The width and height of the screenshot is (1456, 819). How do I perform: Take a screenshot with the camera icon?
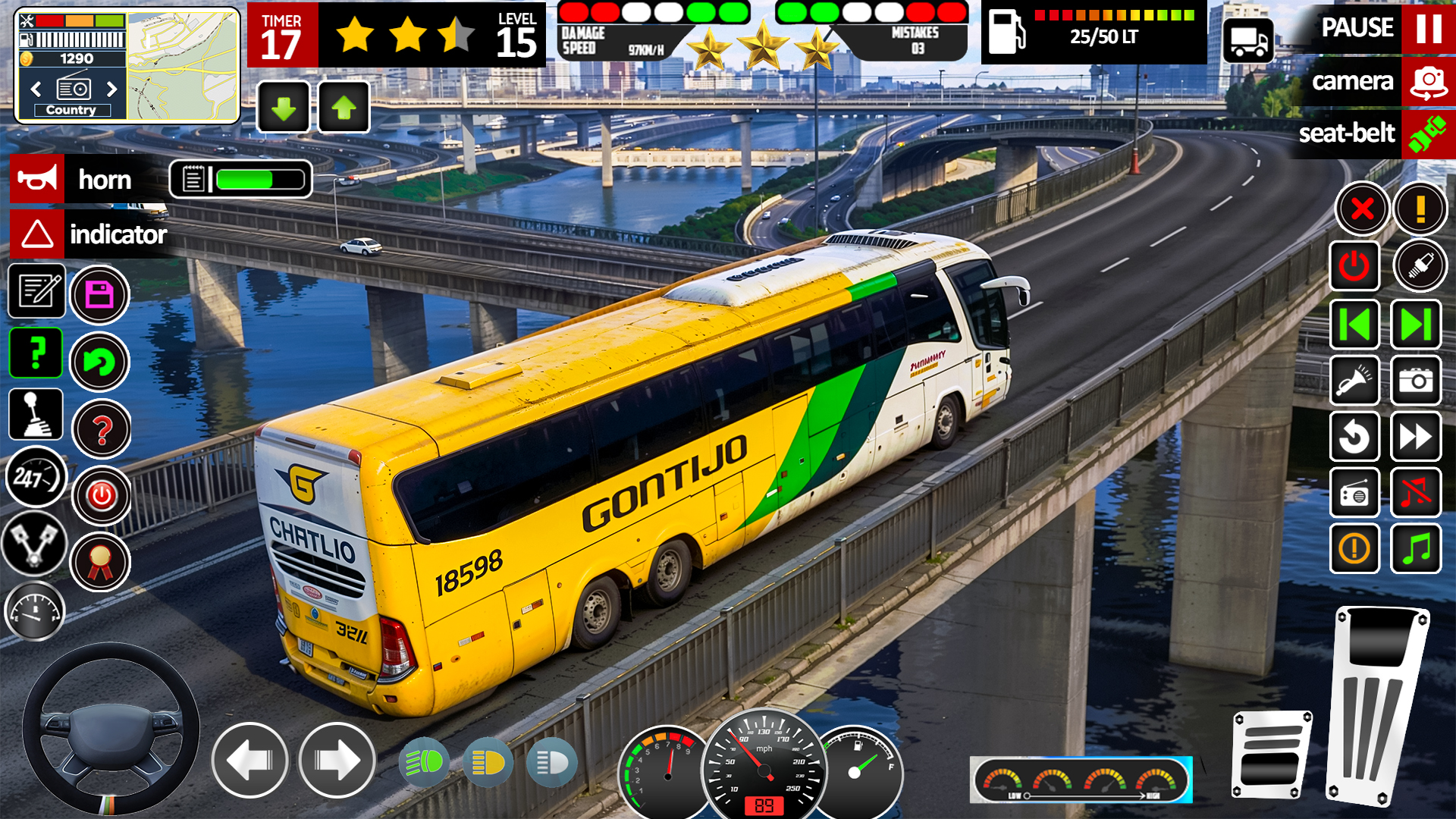click(1416, 380)
